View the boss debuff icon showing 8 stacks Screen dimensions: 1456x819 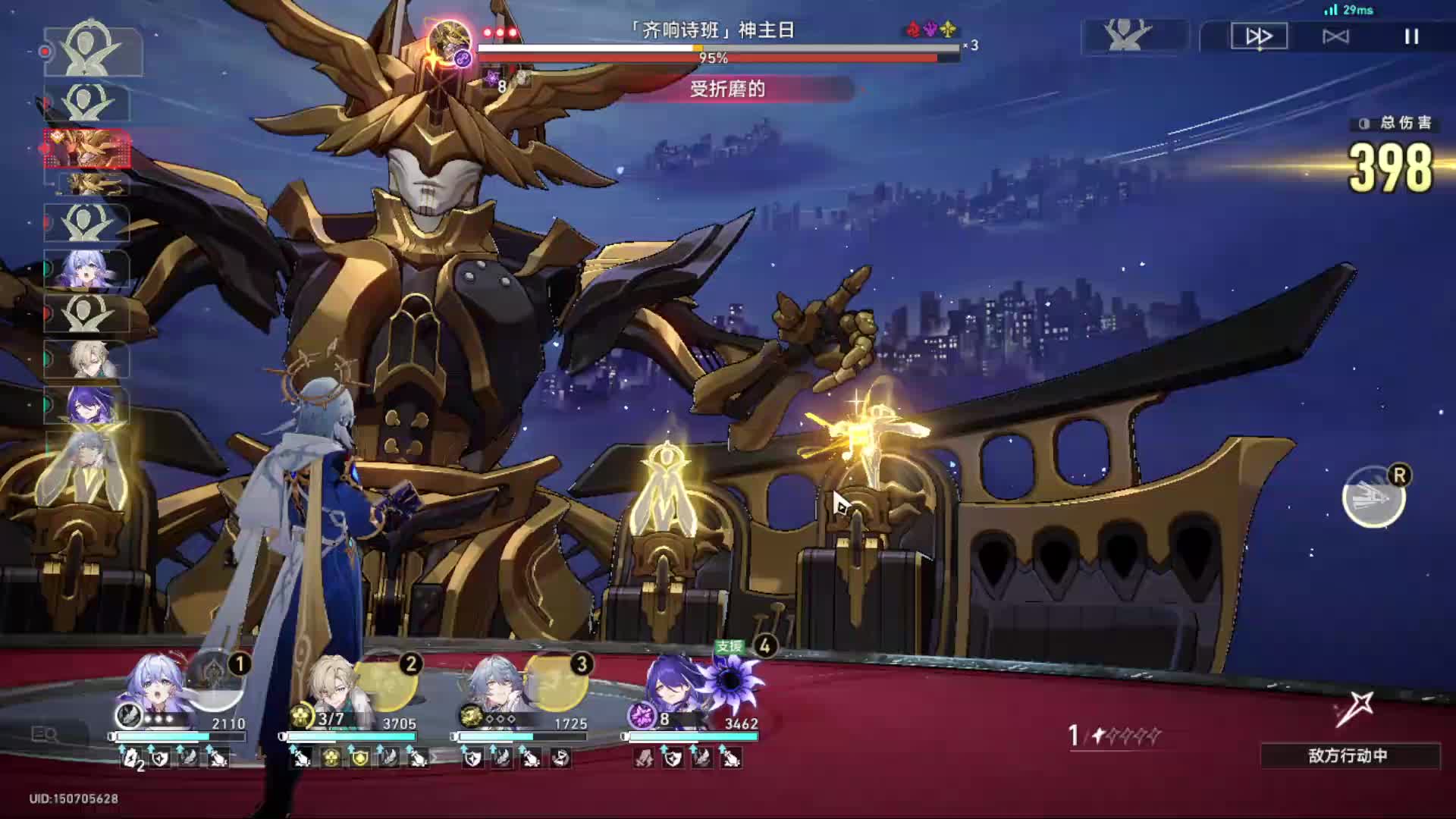(x=494, y=79)
